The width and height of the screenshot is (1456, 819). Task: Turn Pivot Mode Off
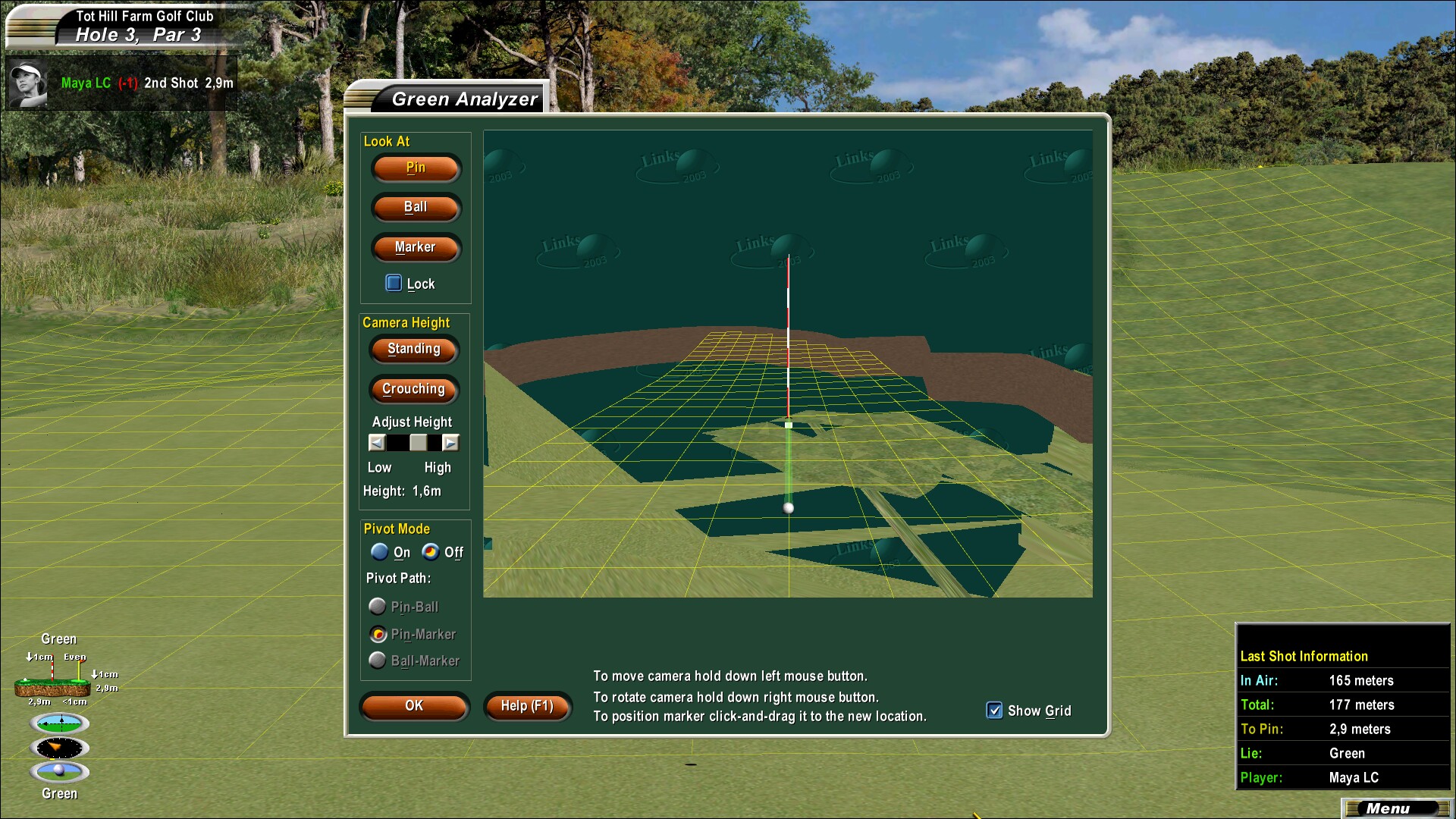[x=432, y=552]
